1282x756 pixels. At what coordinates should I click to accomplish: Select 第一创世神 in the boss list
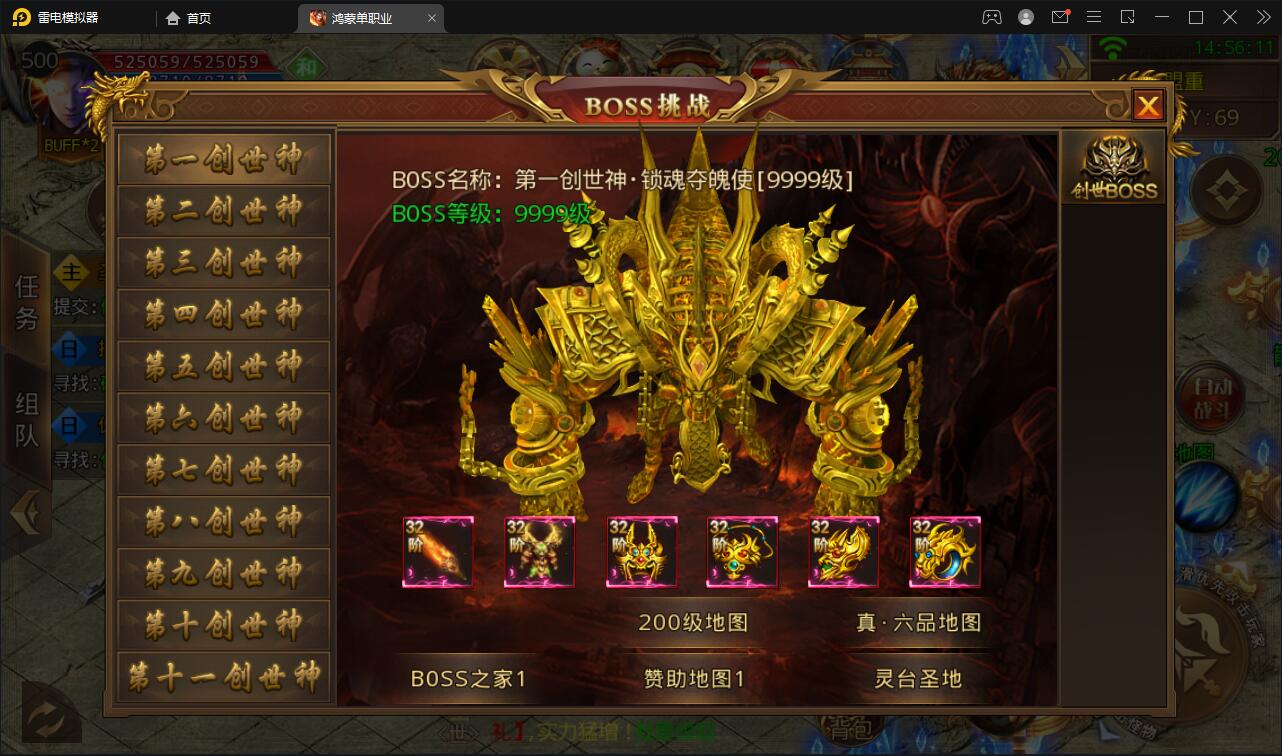[224, 159]
